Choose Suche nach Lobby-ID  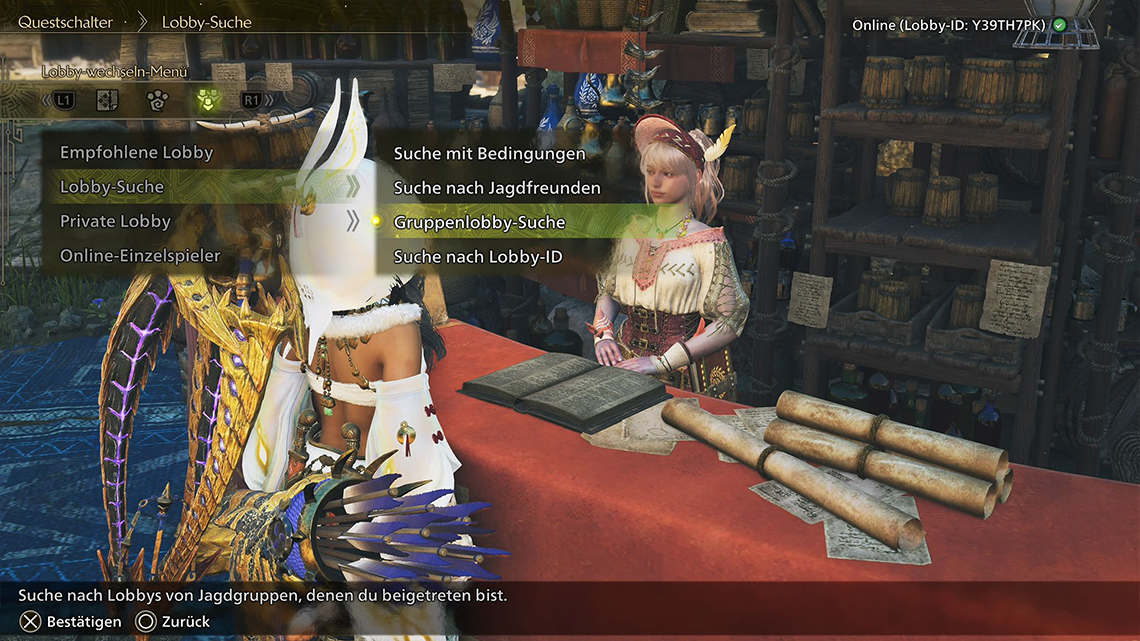click(478, 257)
